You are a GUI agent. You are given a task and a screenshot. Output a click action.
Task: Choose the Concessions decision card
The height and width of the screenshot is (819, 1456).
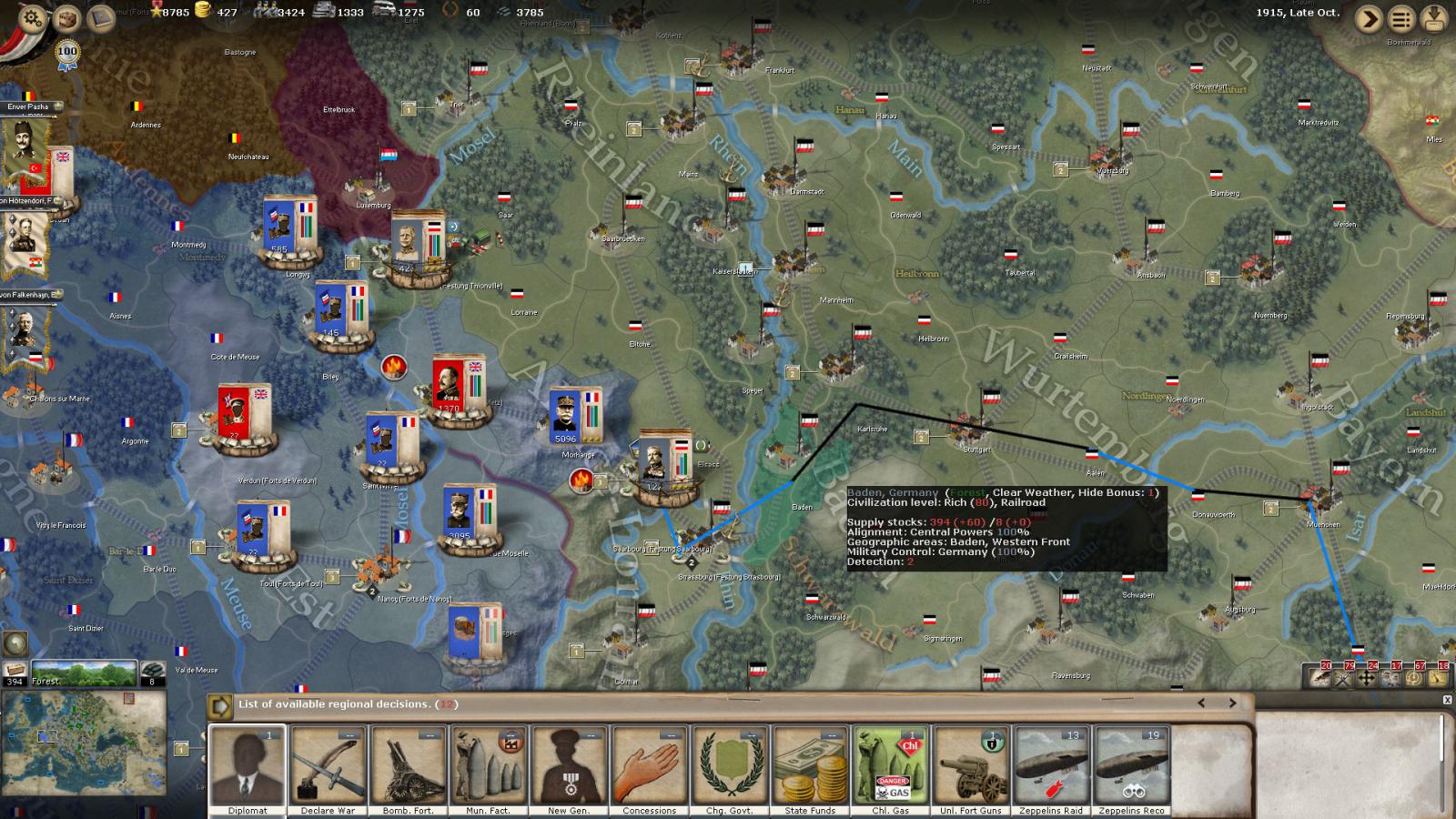[x=649, y=770]
